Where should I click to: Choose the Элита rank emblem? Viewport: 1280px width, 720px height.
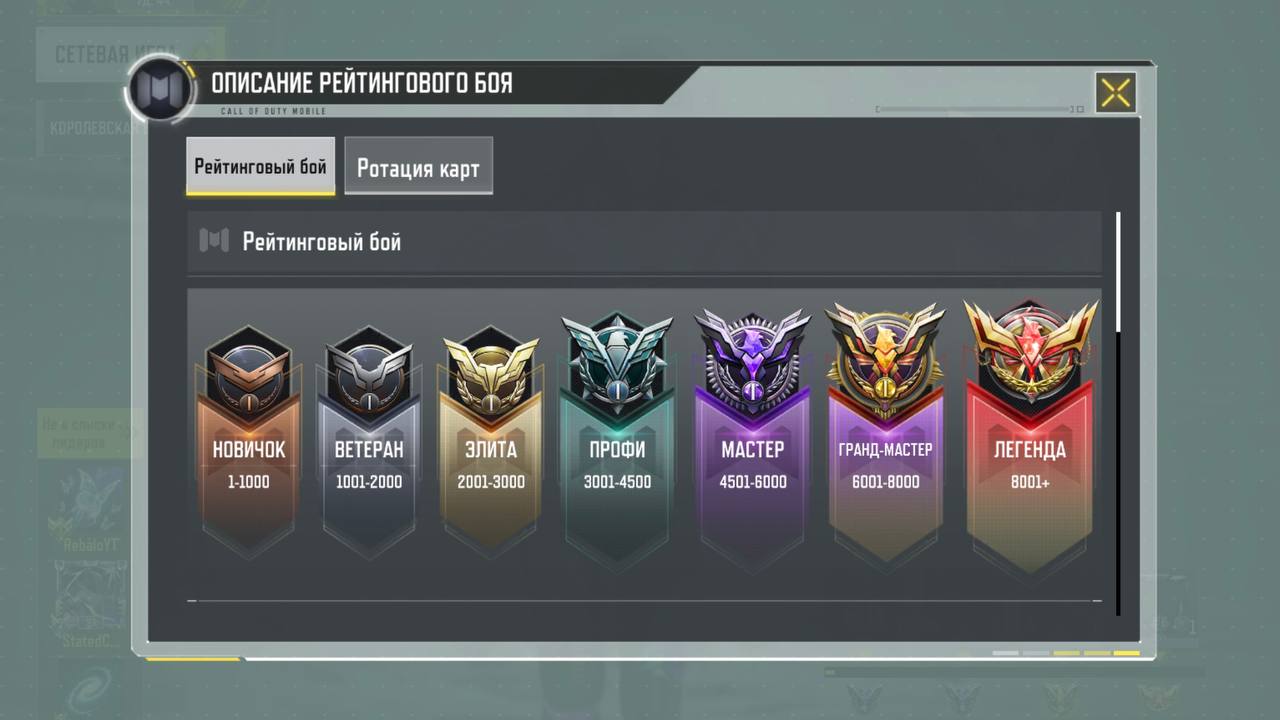pyautogui.click(x=490, y=440)
